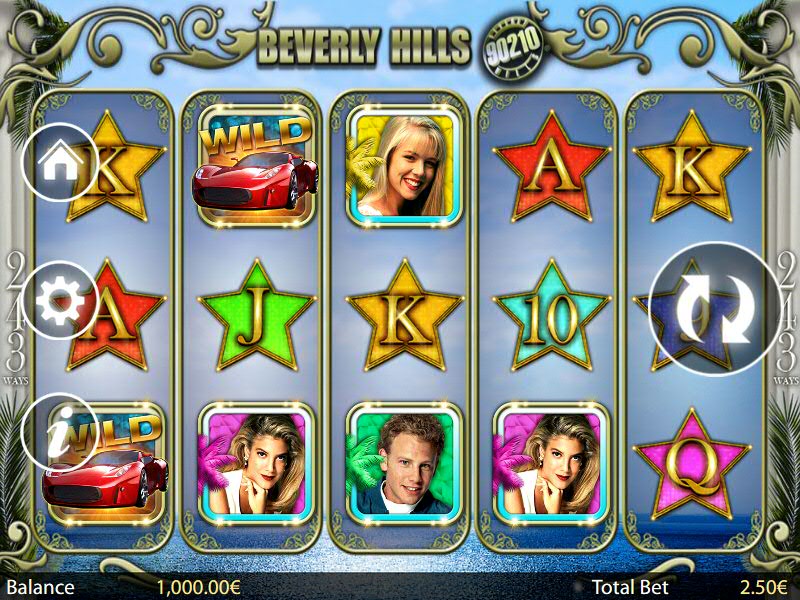Viewport: 800px width, 600px height.
Task: Open the home button
Action: [59, 162]
